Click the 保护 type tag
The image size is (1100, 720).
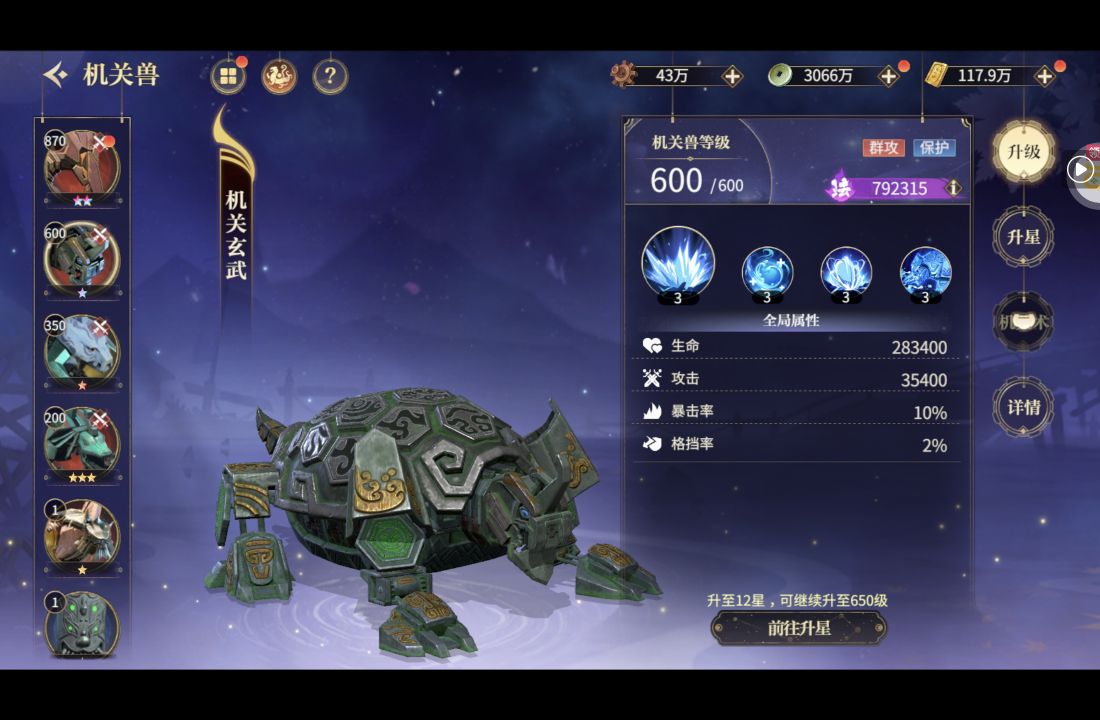pyautogui.click(x=934, y=148)
